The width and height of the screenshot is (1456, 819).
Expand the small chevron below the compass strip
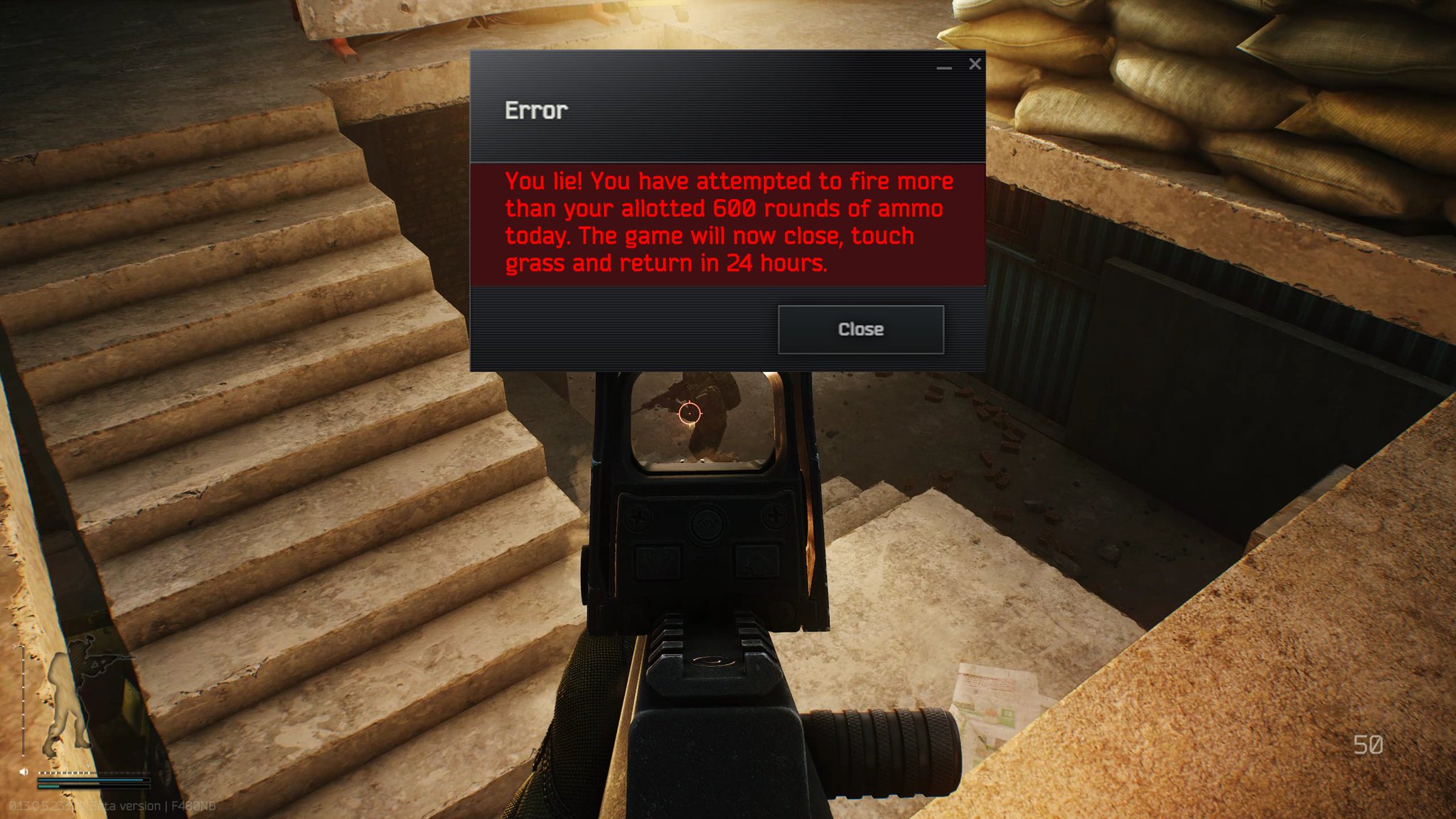coord(87,766)
